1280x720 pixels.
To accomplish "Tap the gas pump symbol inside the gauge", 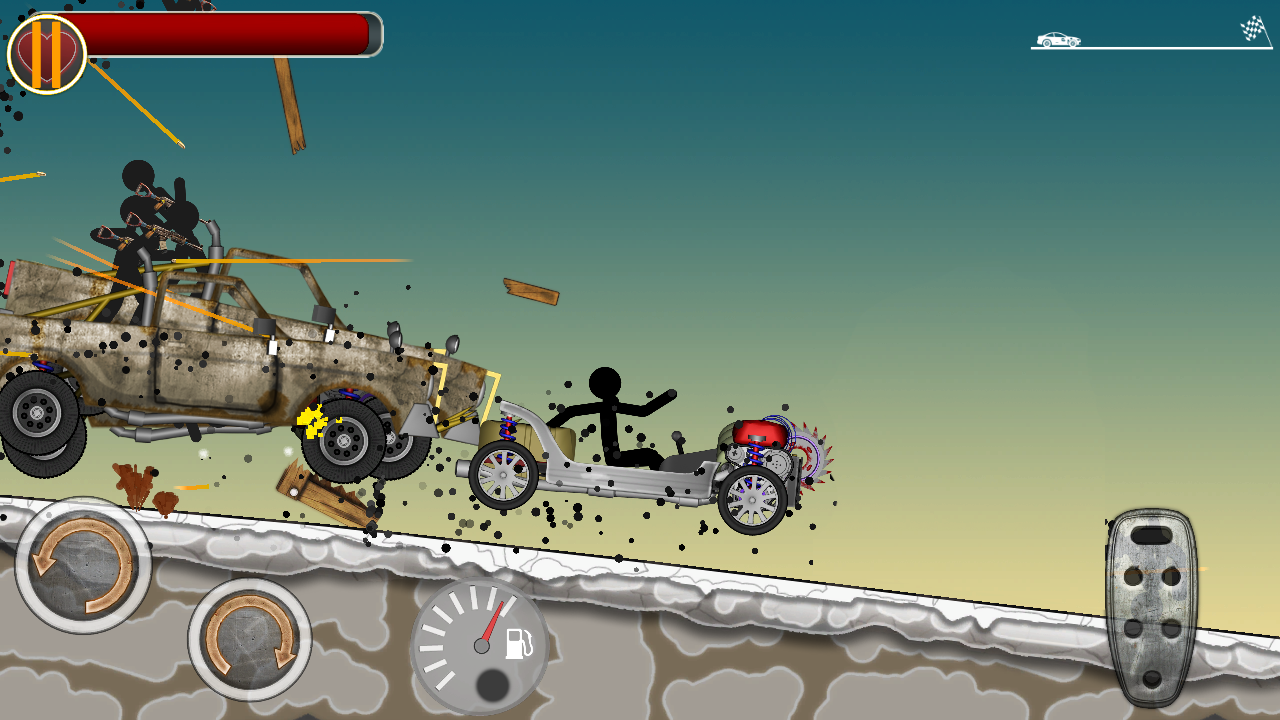I will pyautogui.click(x=517, y=645).
